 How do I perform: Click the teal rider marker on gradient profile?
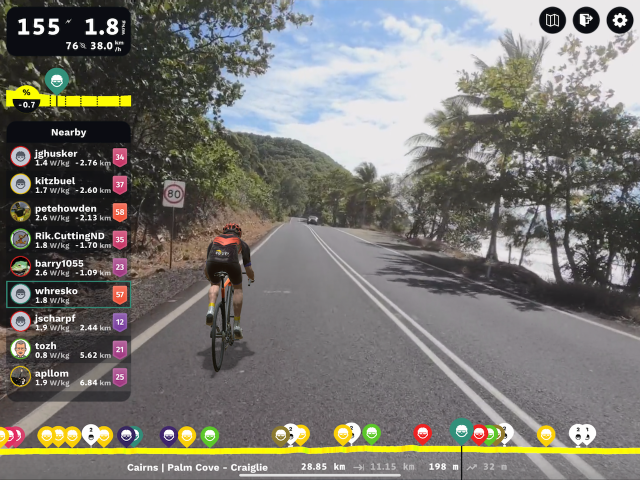tap(57, 80)
